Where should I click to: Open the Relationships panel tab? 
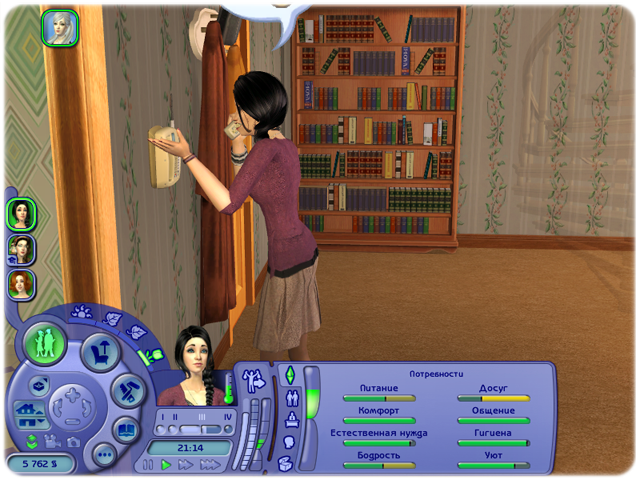[291, 397]
